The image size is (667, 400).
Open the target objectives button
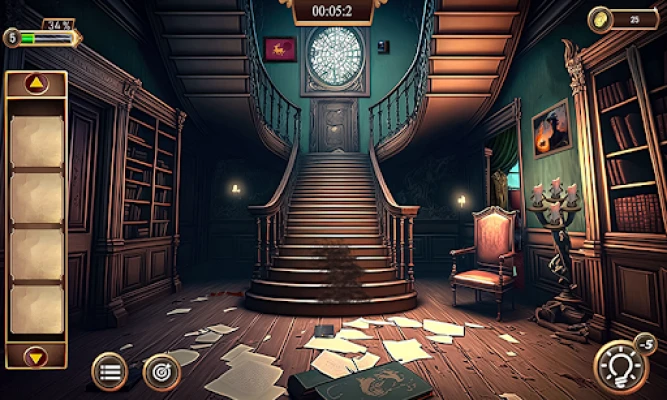pyautogui.click(x=162, y=371)
